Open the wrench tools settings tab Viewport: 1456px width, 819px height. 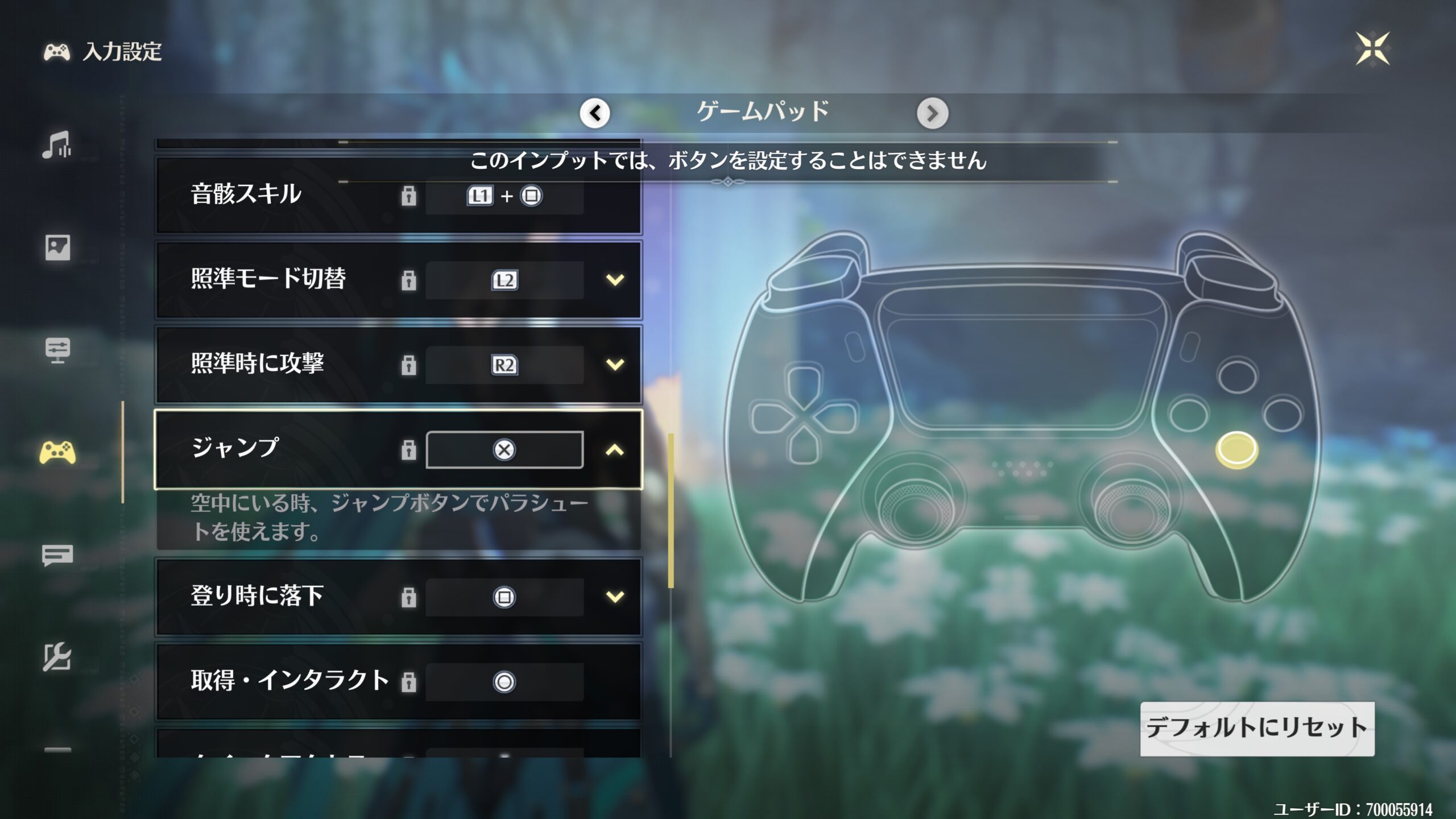[57, 657]
